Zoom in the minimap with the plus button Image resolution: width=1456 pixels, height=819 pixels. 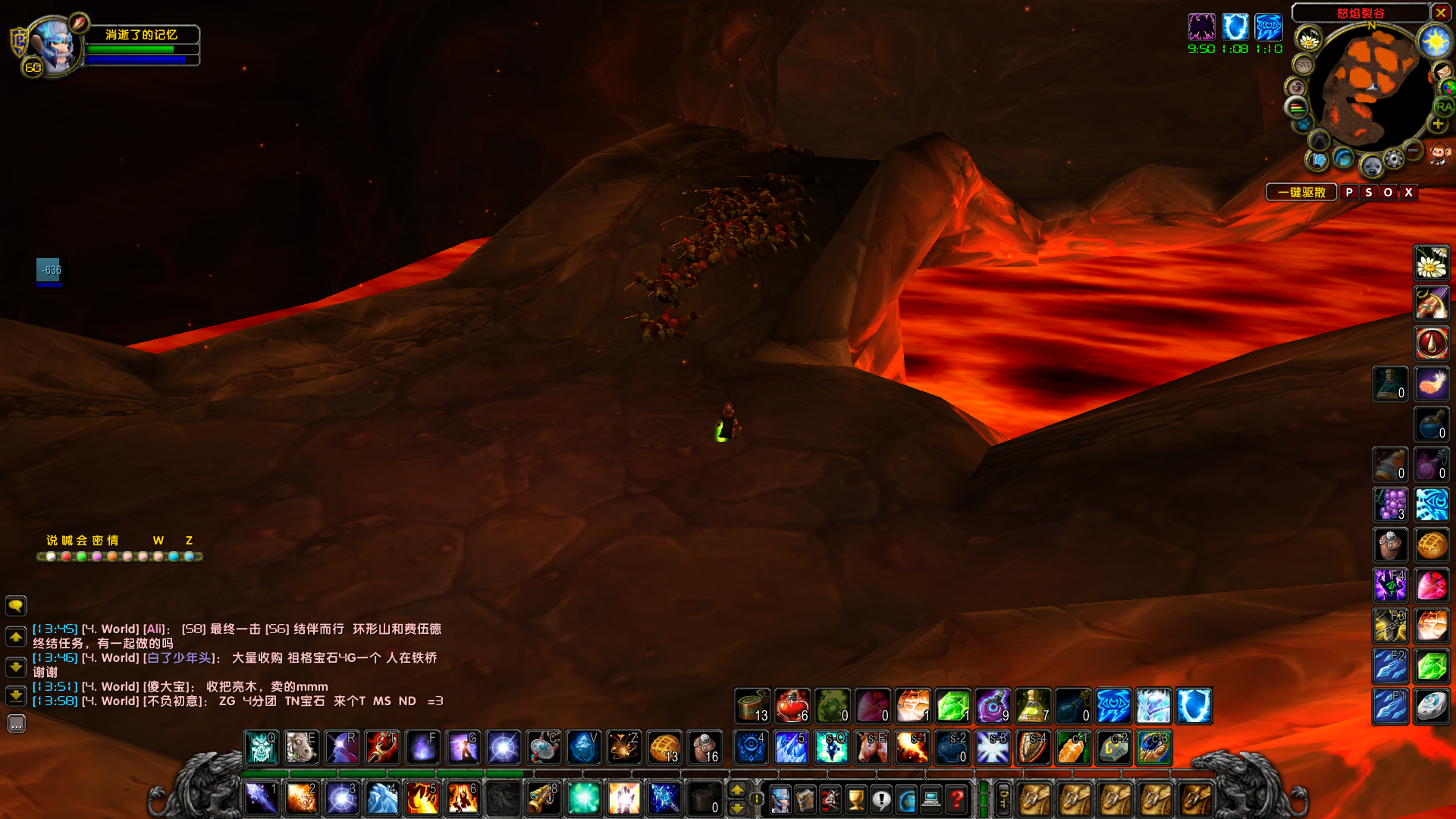click(1437, 124)
